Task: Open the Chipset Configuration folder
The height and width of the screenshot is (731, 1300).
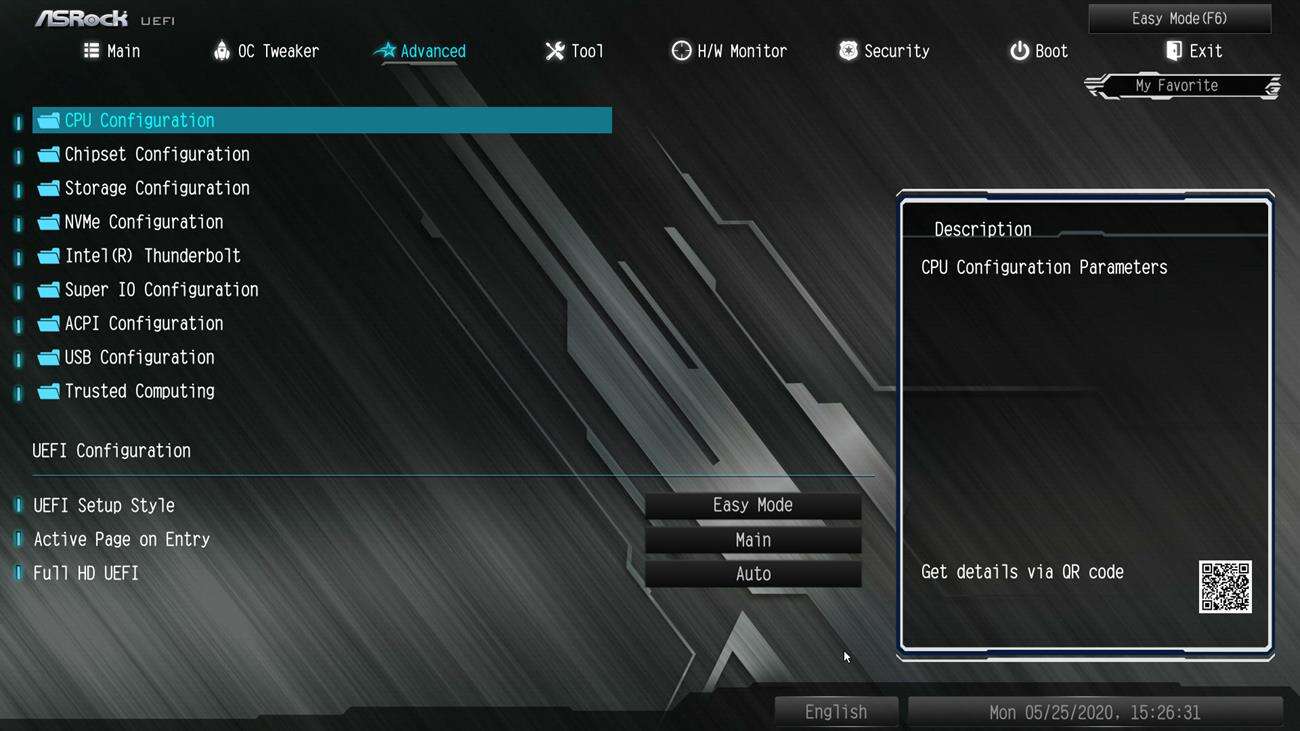Action: 156,154
